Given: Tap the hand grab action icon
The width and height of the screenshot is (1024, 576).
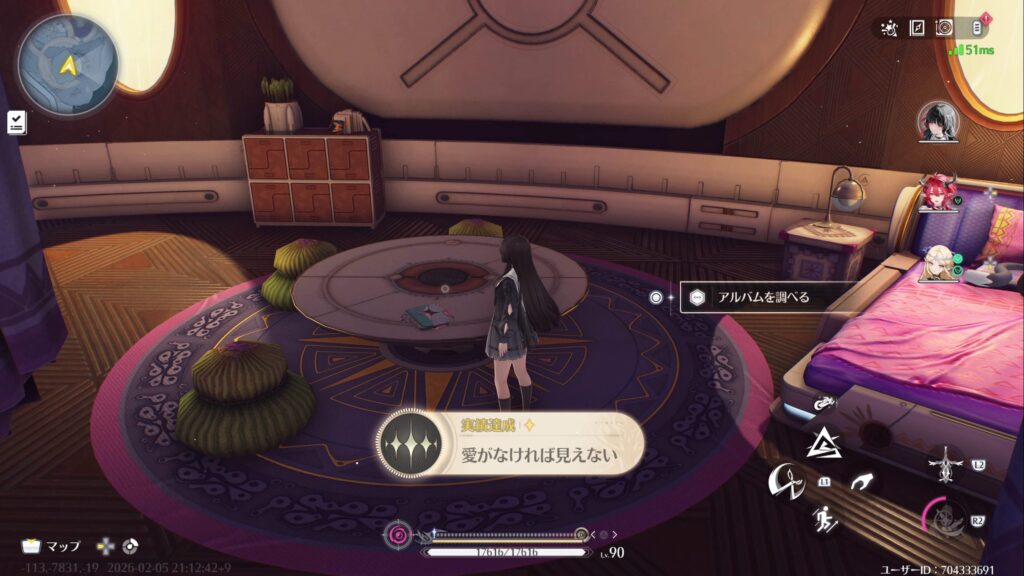Looking at the screenshot, I should (x=860, y=484).
